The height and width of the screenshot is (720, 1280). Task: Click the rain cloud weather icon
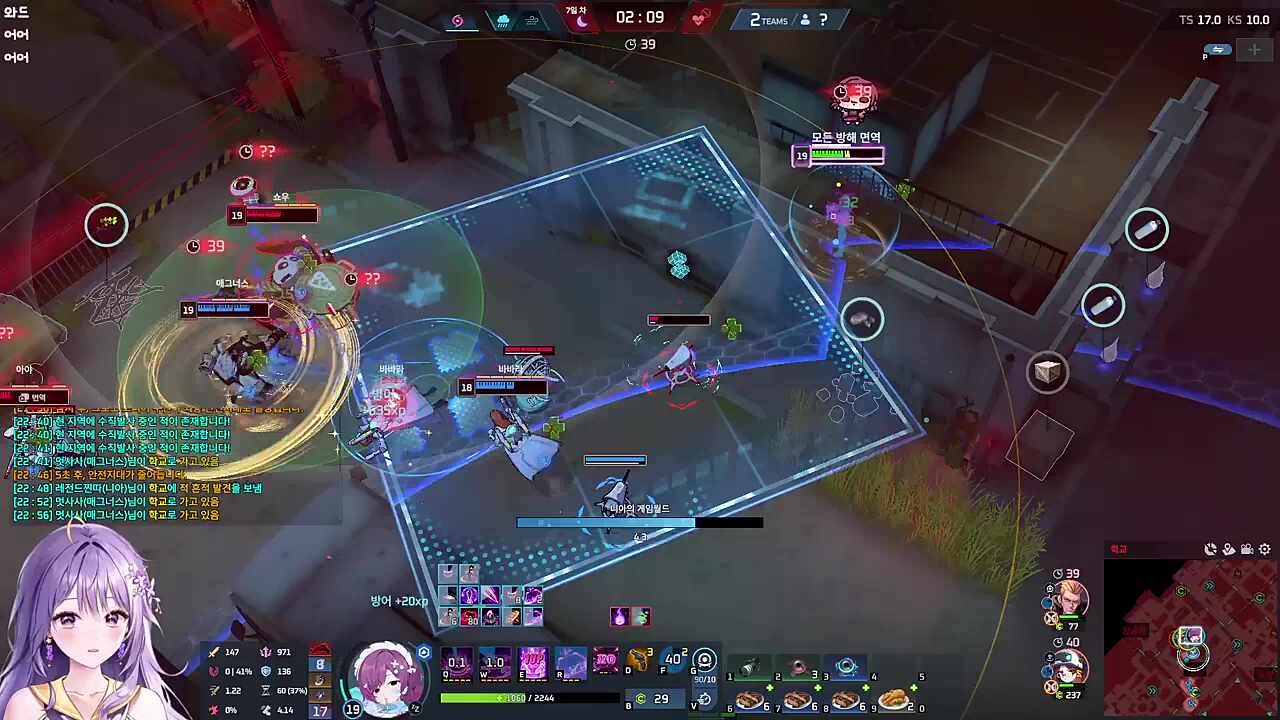click(x=502, y=20)
